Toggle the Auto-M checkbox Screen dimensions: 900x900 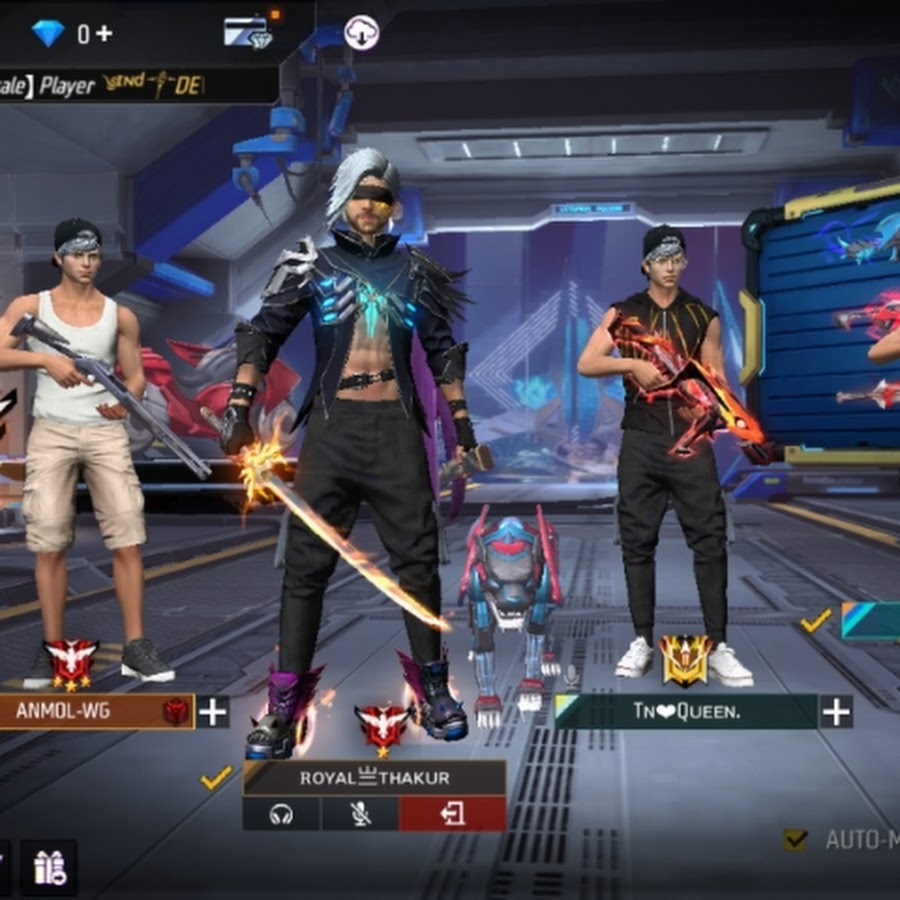point(796,839)
